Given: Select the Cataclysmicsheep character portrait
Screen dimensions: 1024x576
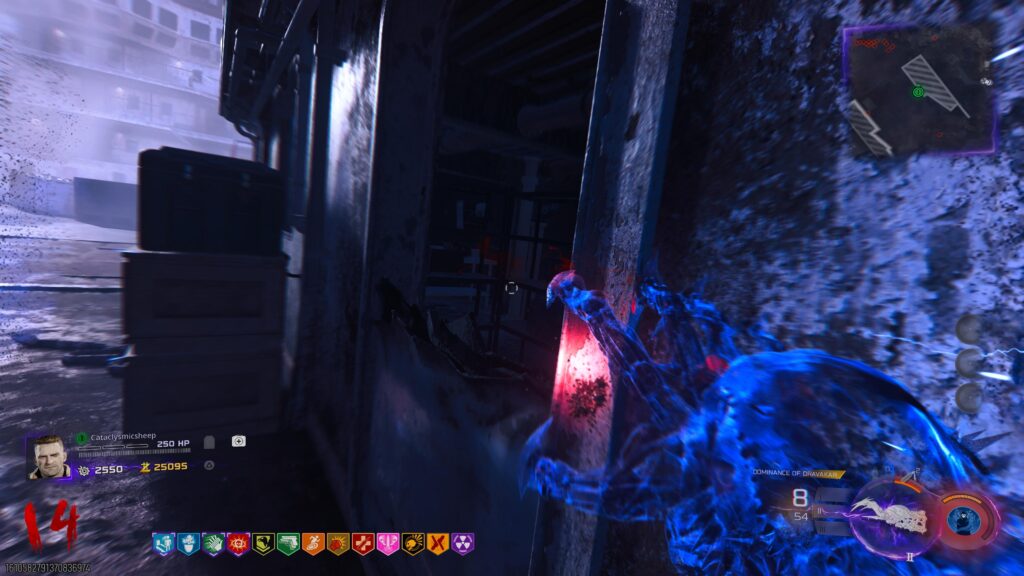Looking at the screenshot, I should 49,457.
